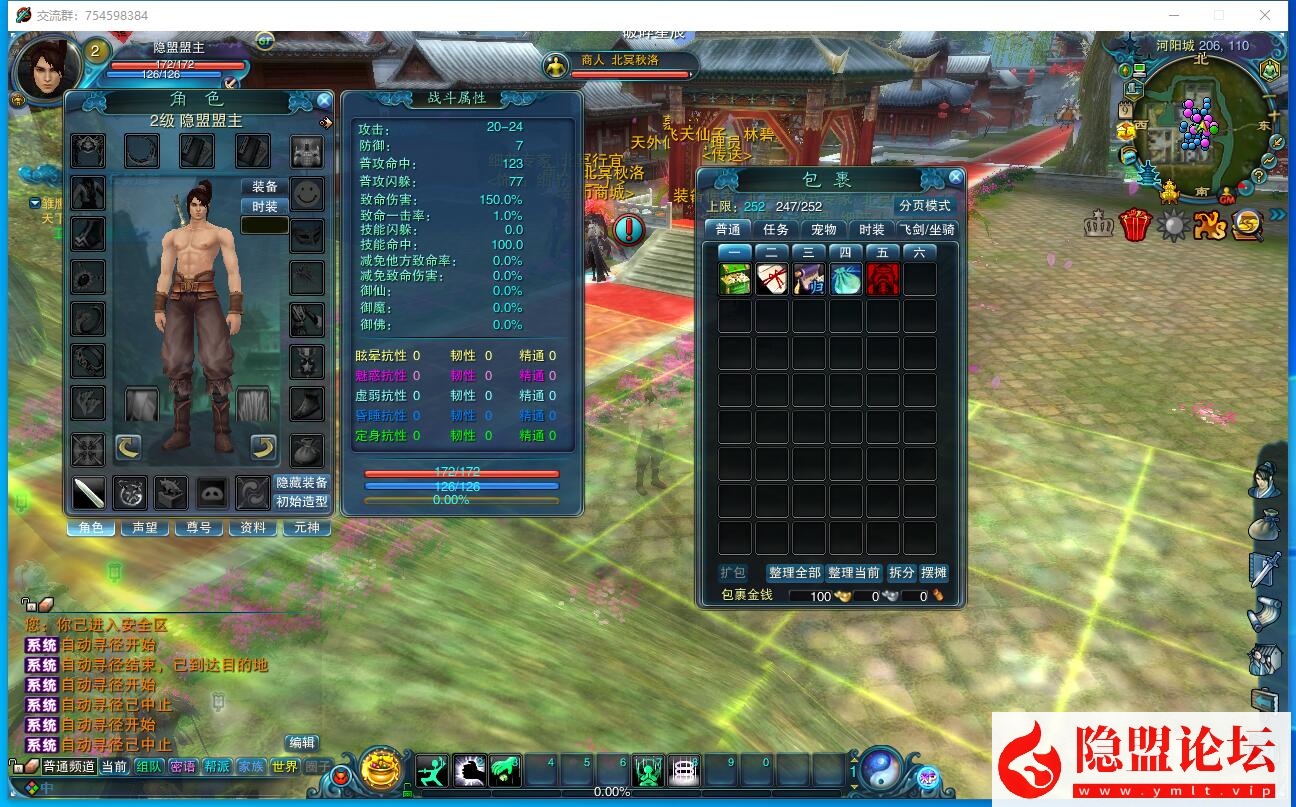Open the 宠物 bag tab
The height and width of the screenshot is (807, 1296).
tap(824, 230)
